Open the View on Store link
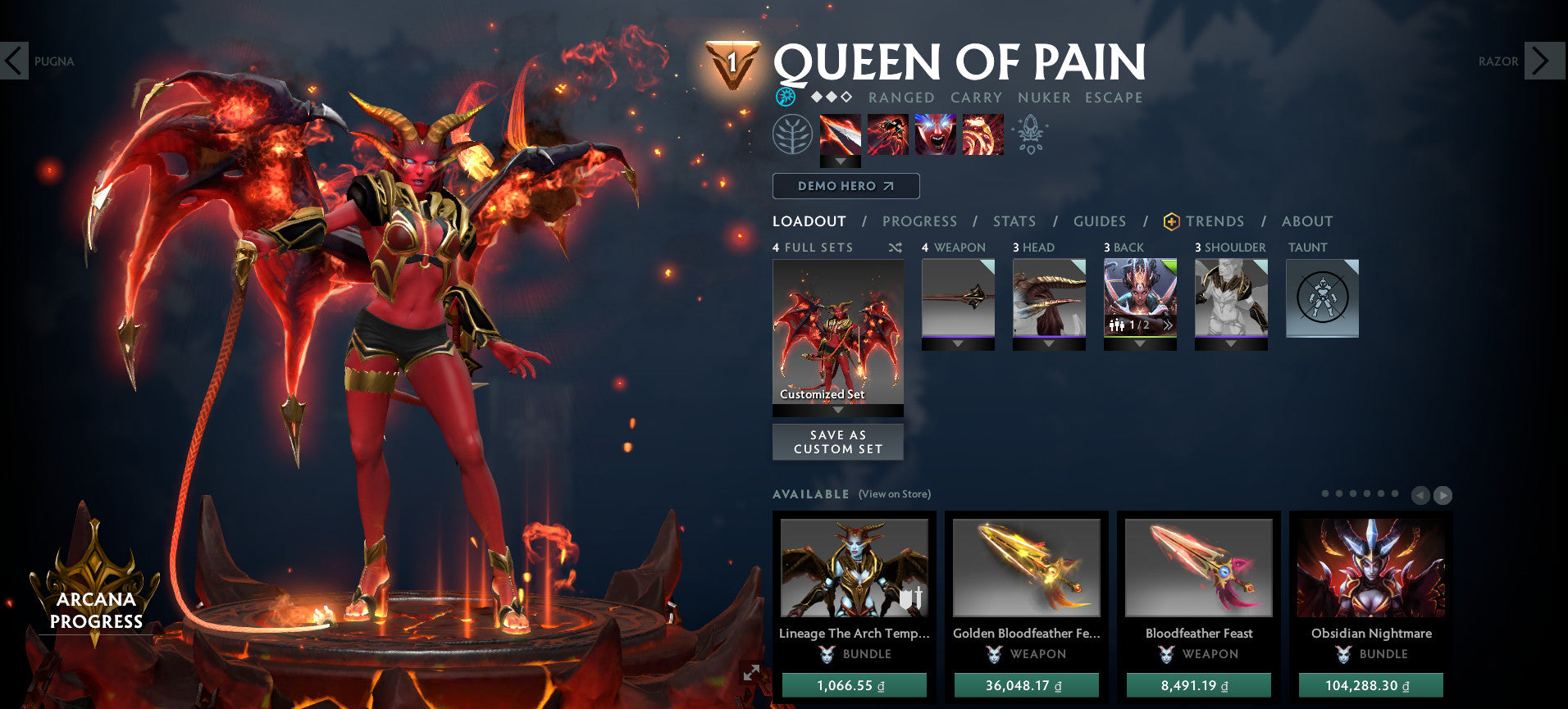Screen dimensions: 1568x709 pyautogui.click(x=895, y=494)
